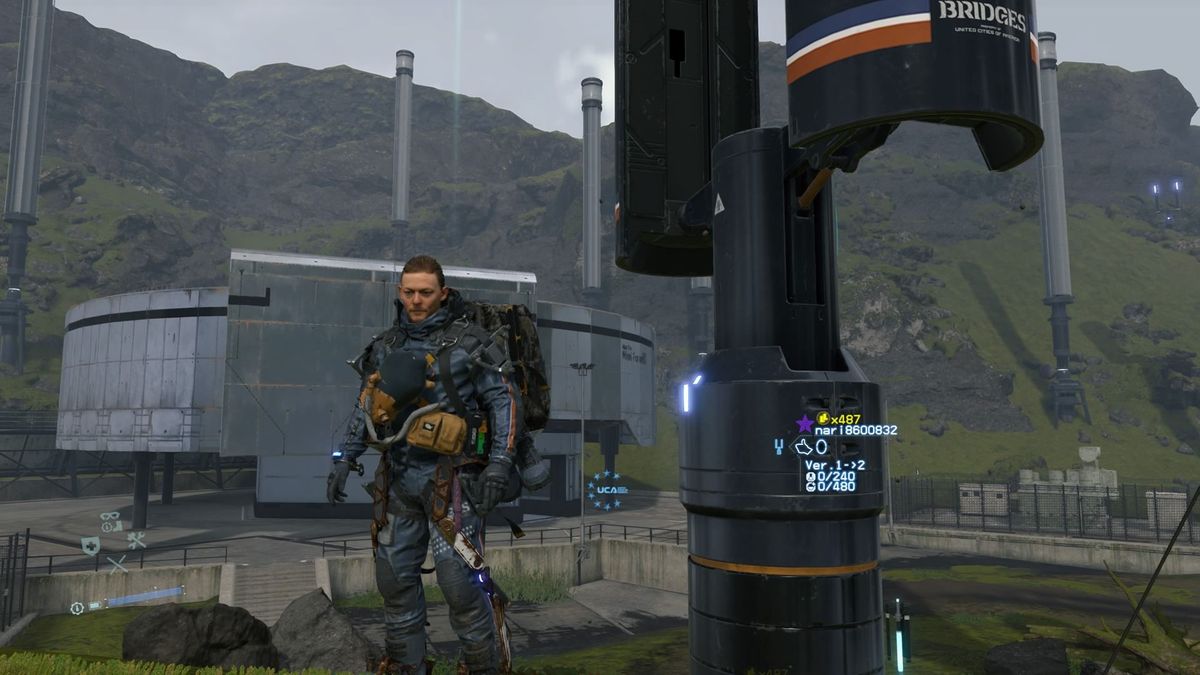Choose the crossed wrenches repair icon
The height and width of the screenshot is (675, 1200).
[136, 541]
